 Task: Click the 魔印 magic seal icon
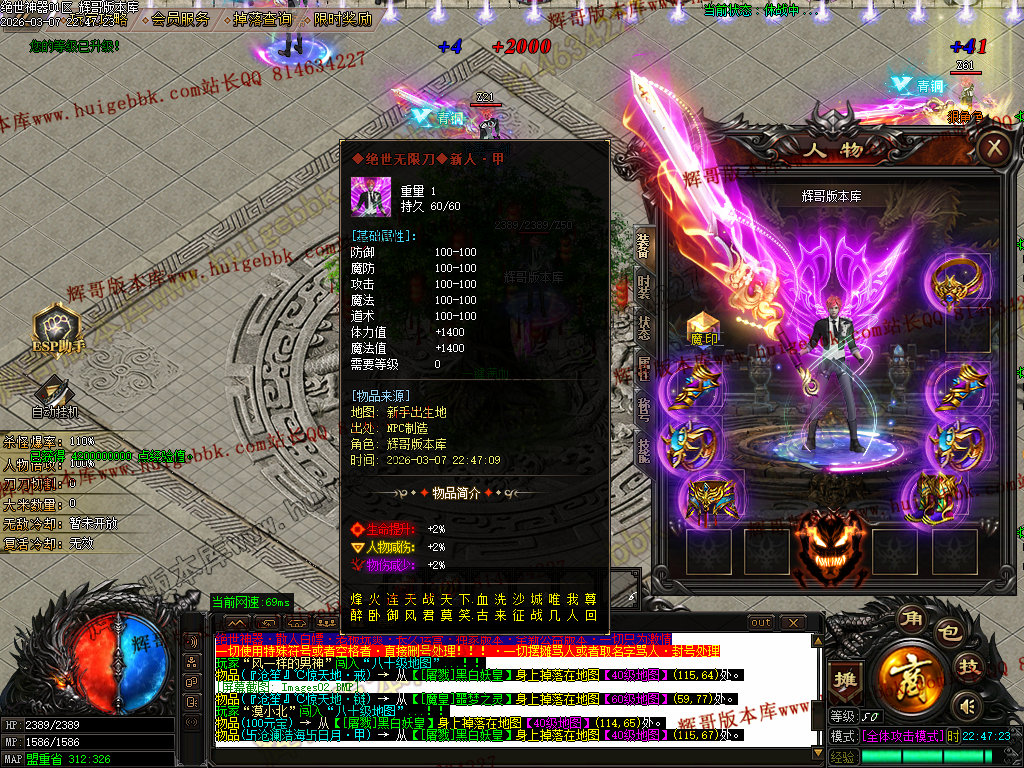click(x=705, y=329)
